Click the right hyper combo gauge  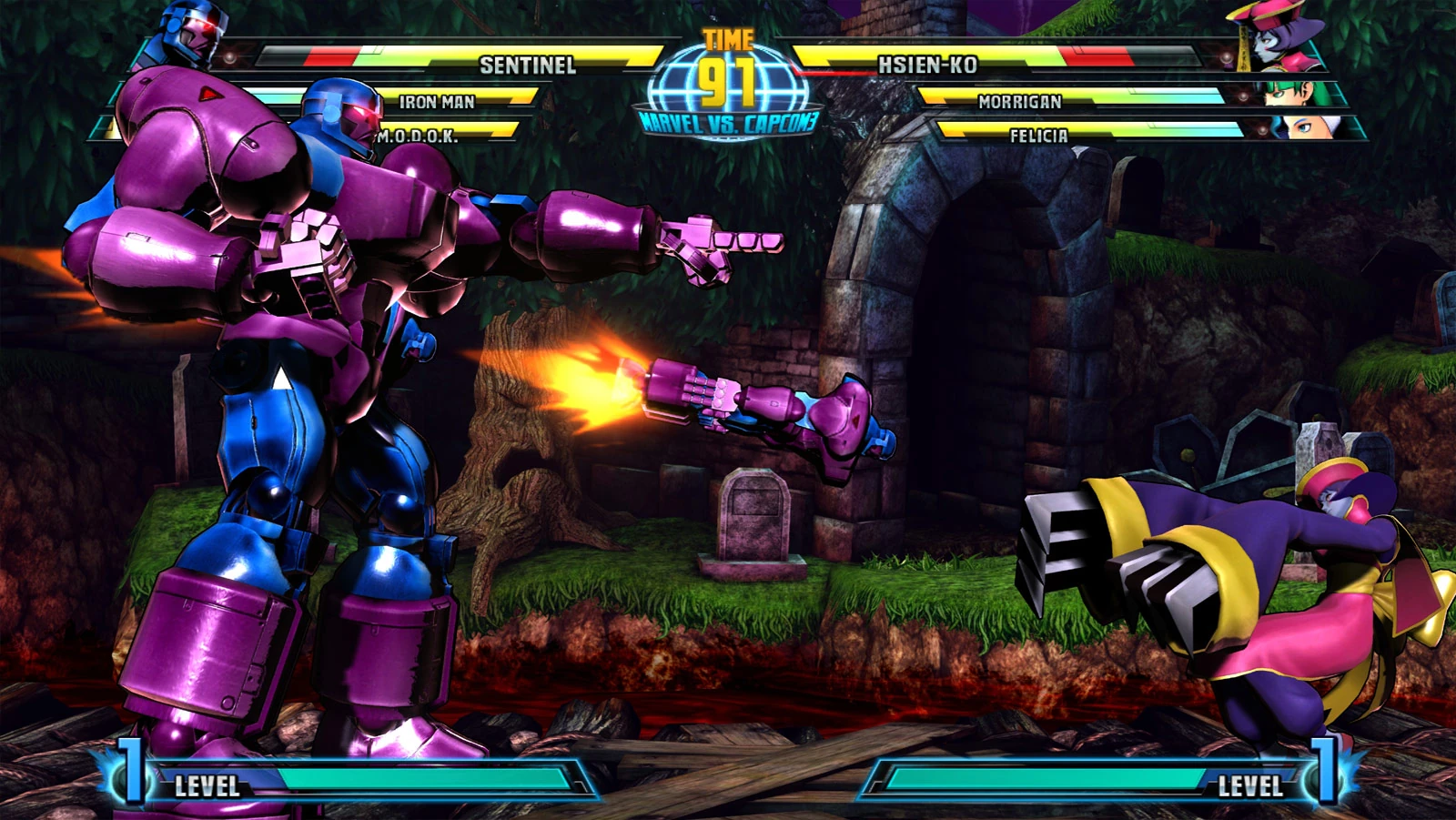tap(1046, 780)
